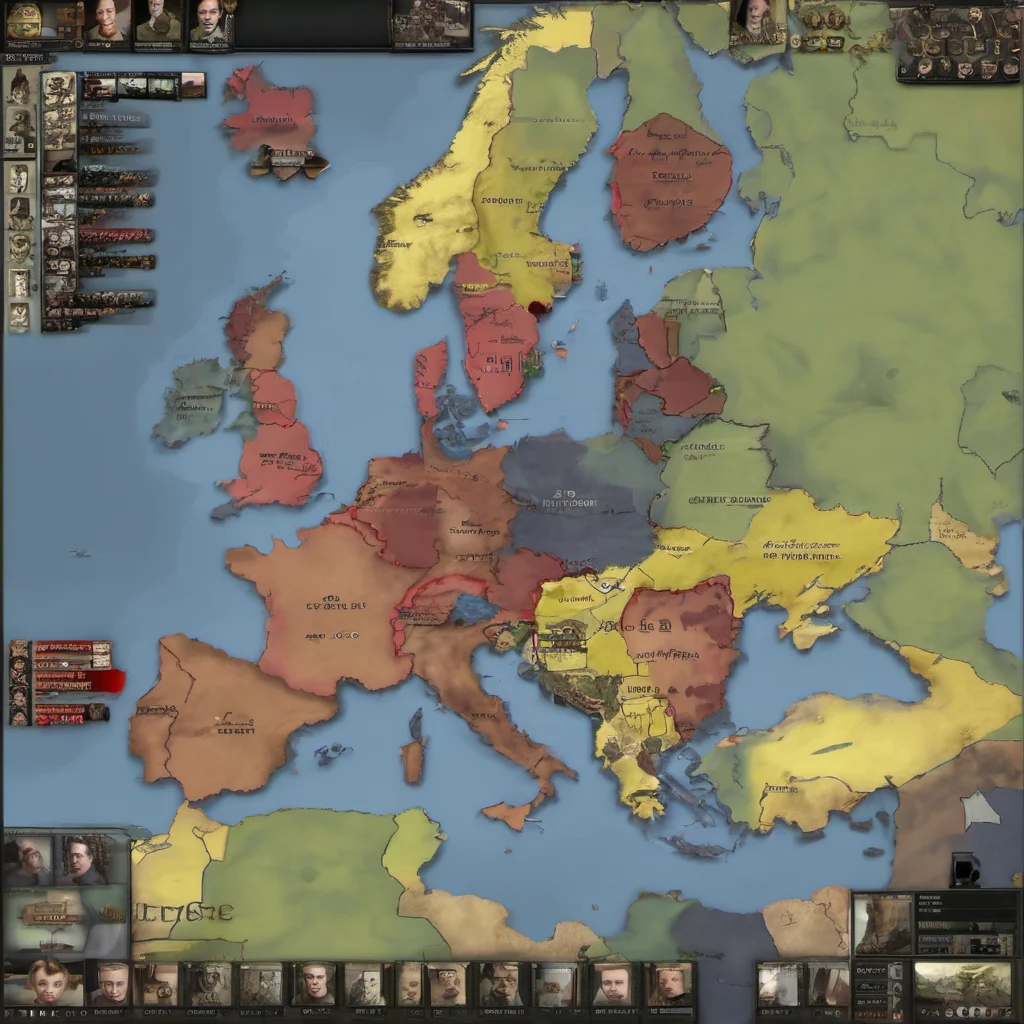Image resolution: width=1024 pixels, height=1024 pixels.
Task: Select the reddish scene thumbnail in left panel header
Action: click(192, 86)
